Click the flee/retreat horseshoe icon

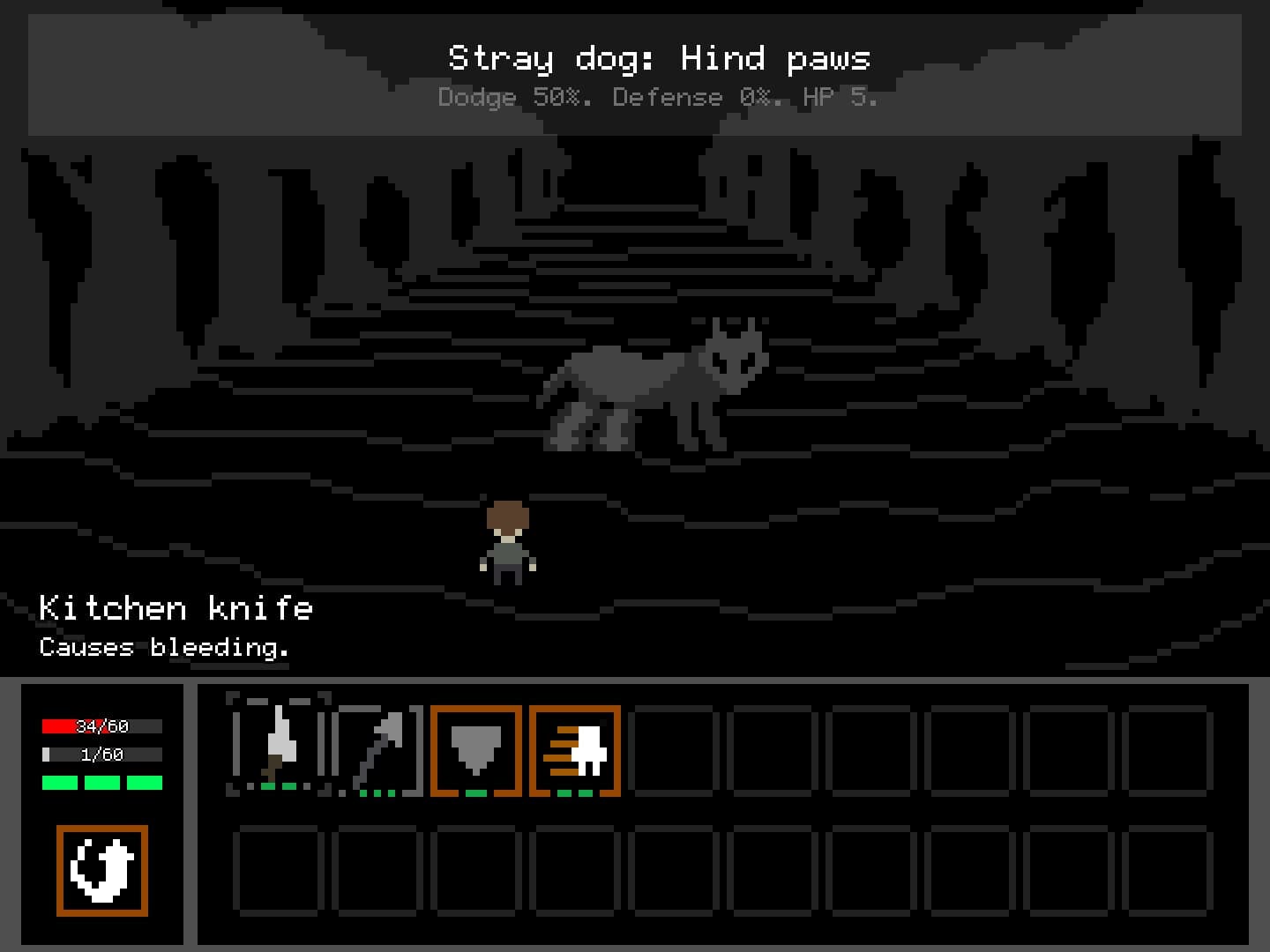click(x=101, y=871)
